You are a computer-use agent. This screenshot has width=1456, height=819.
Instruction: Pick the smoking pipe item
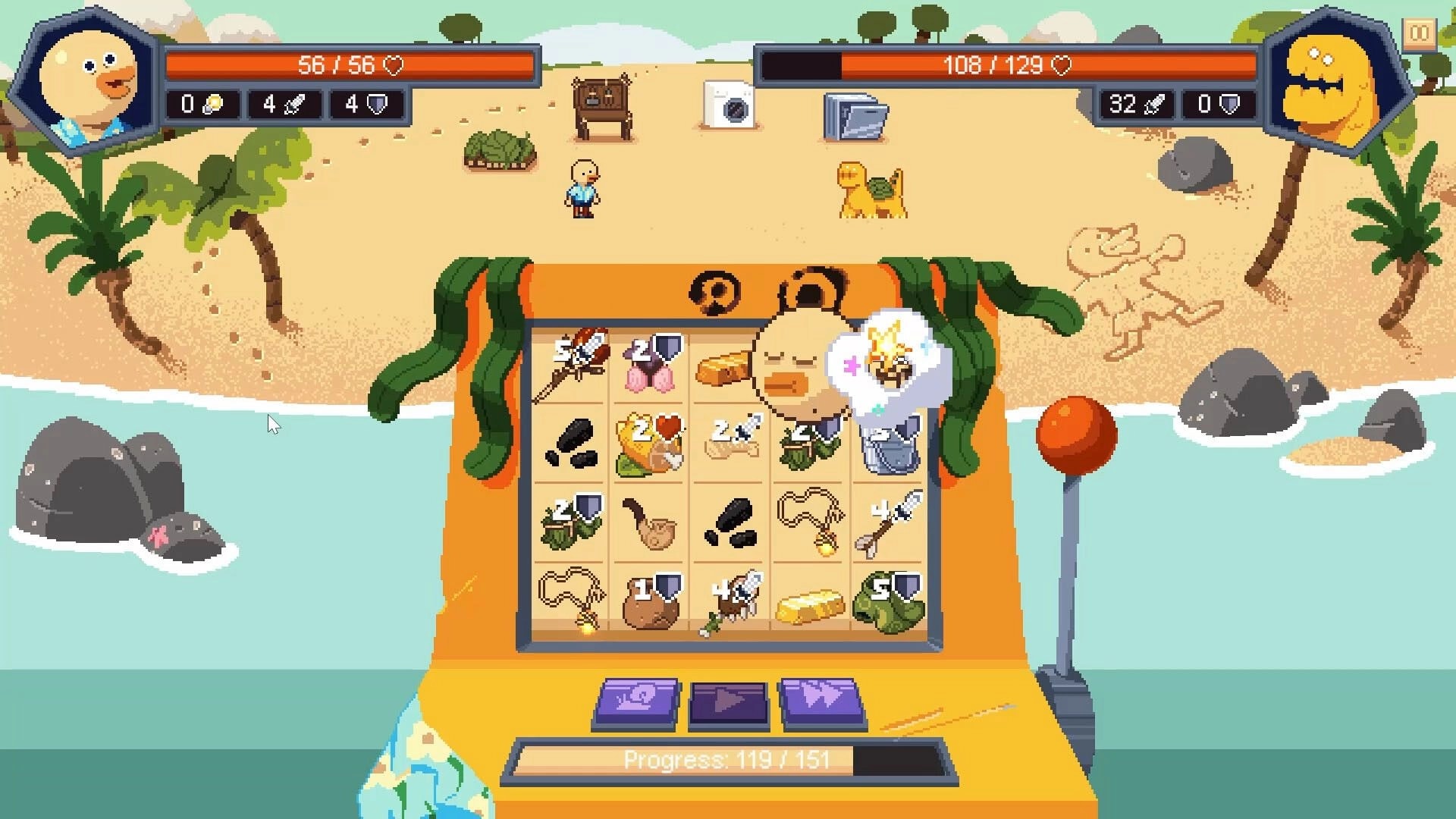point(649,523)
